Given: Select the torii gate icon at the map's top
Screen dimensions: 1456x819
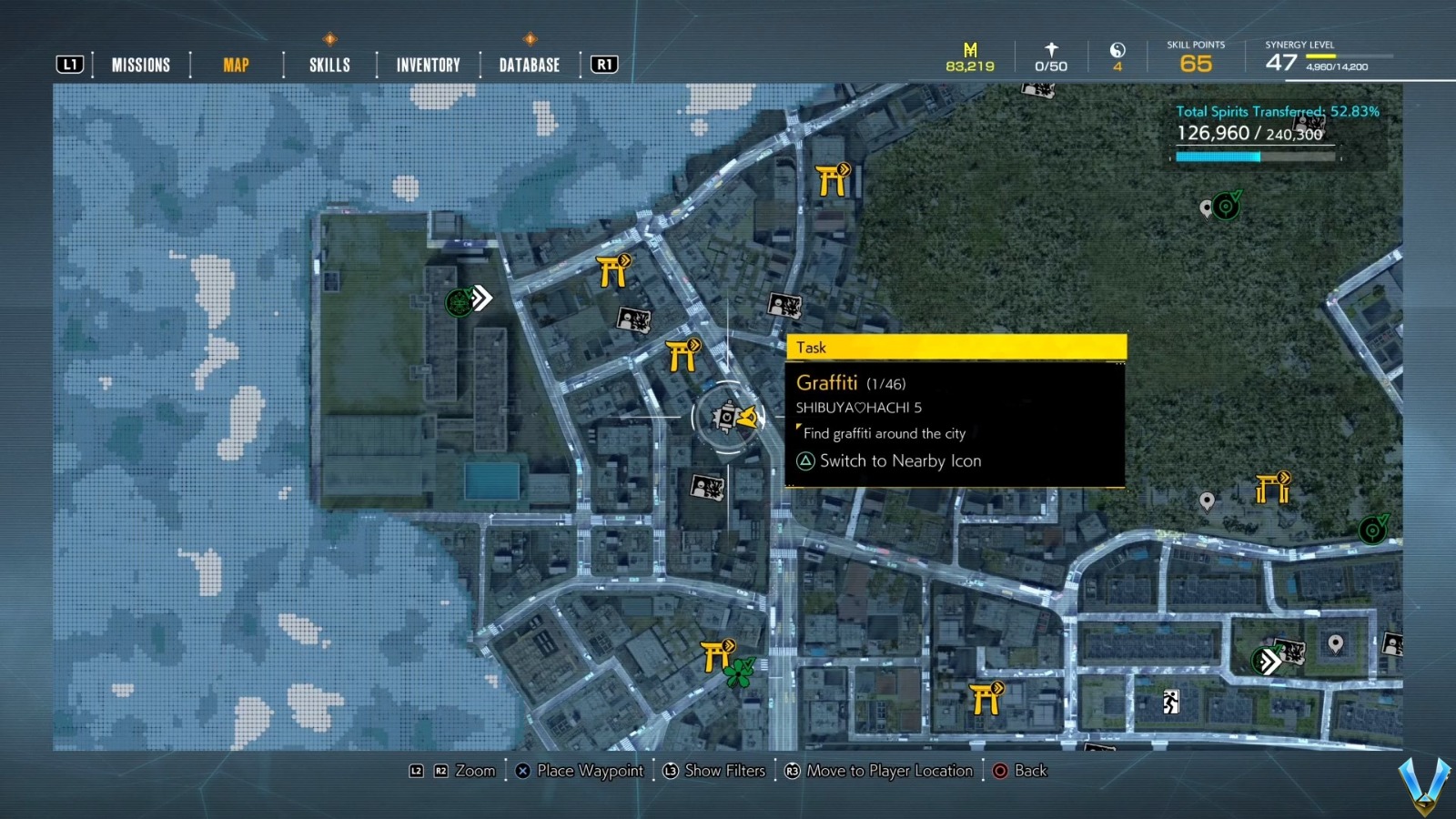Looking at the screenshot, I should click(x=831, y=182).
